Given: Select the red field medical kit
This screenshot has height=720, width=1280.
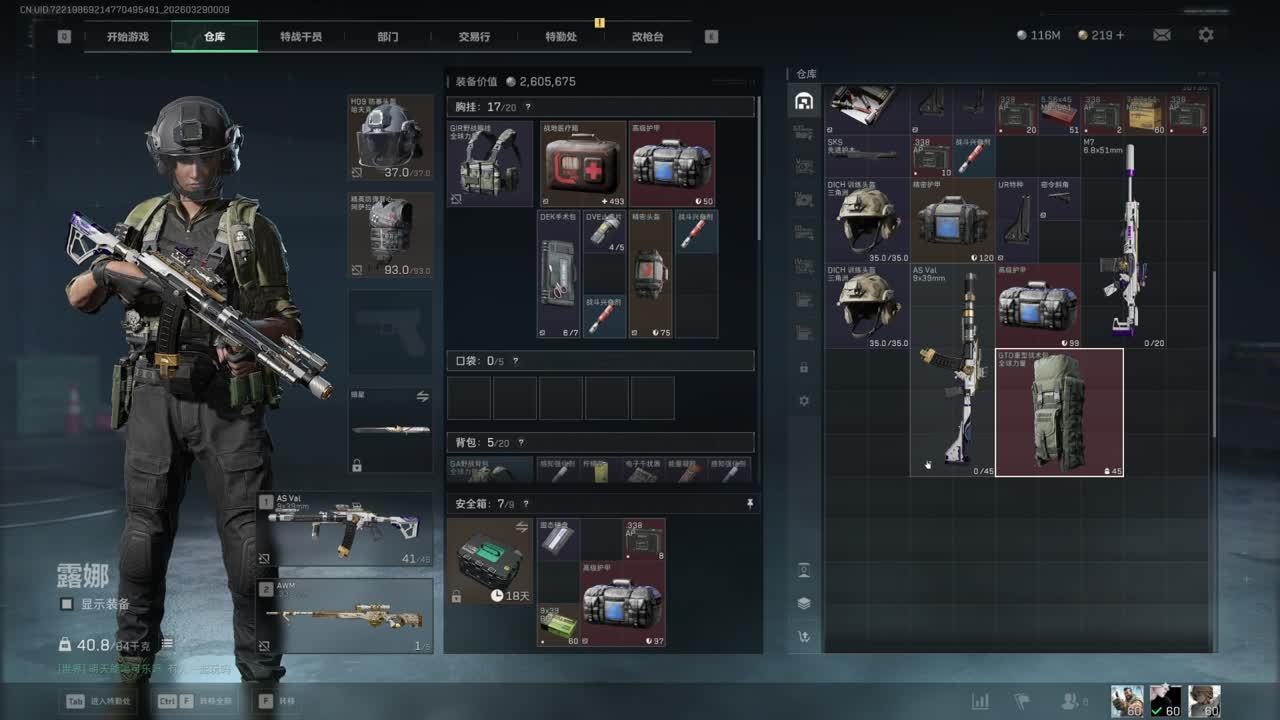Looking at the screenshot, I should [583, 164].
